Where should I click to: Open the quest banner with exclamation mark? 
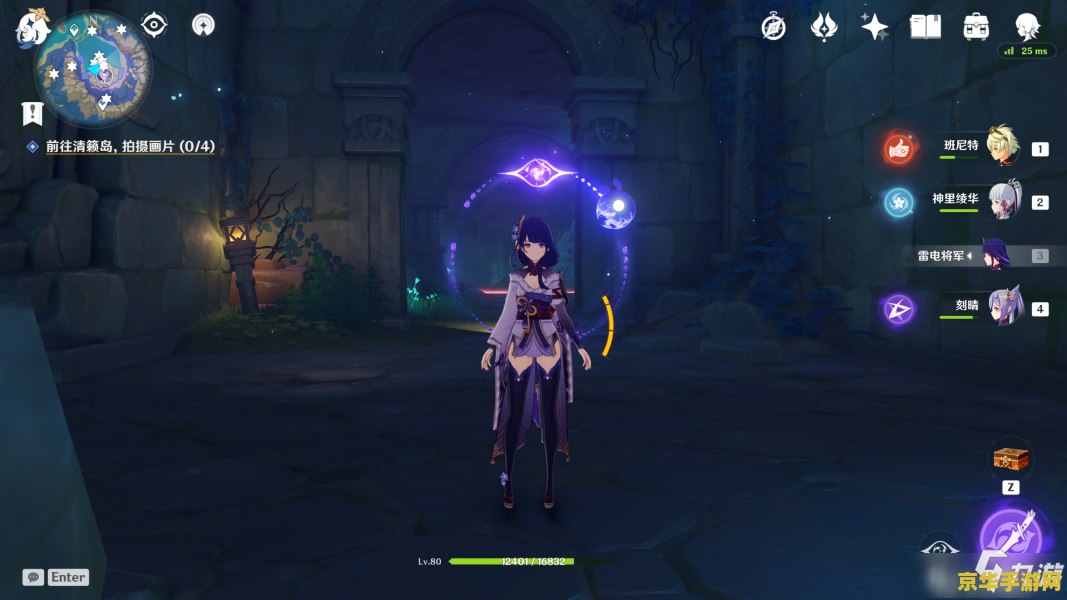coord(33,113)
